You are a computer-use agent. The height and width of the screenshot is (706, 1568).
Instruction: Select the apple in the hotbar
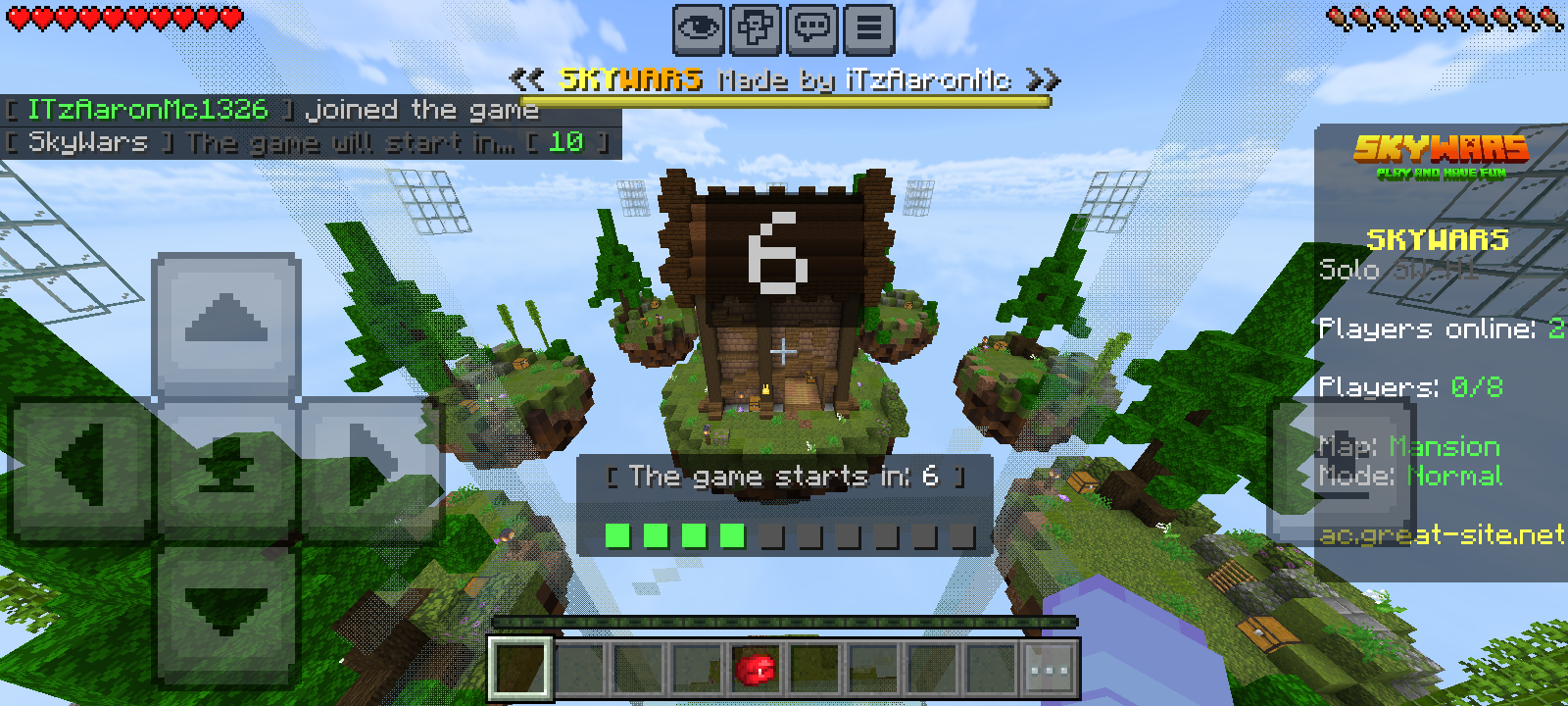[x=754, y=669]
